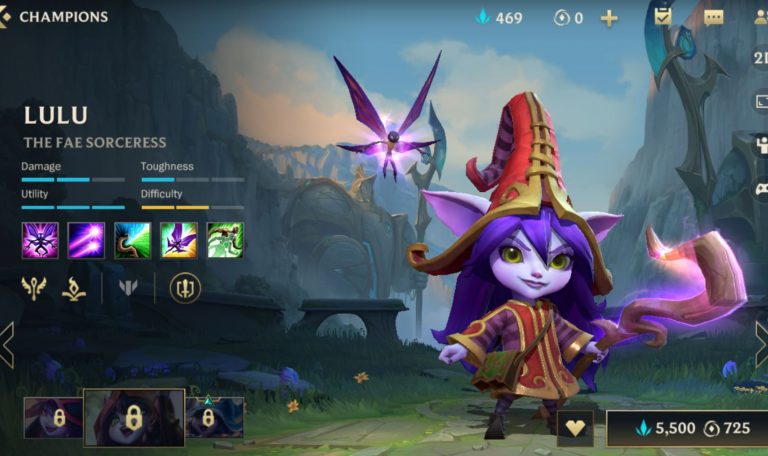Select the flying pix fairy ability icon
The height and width of the screenshot is (456, 768).
[178, 240]
